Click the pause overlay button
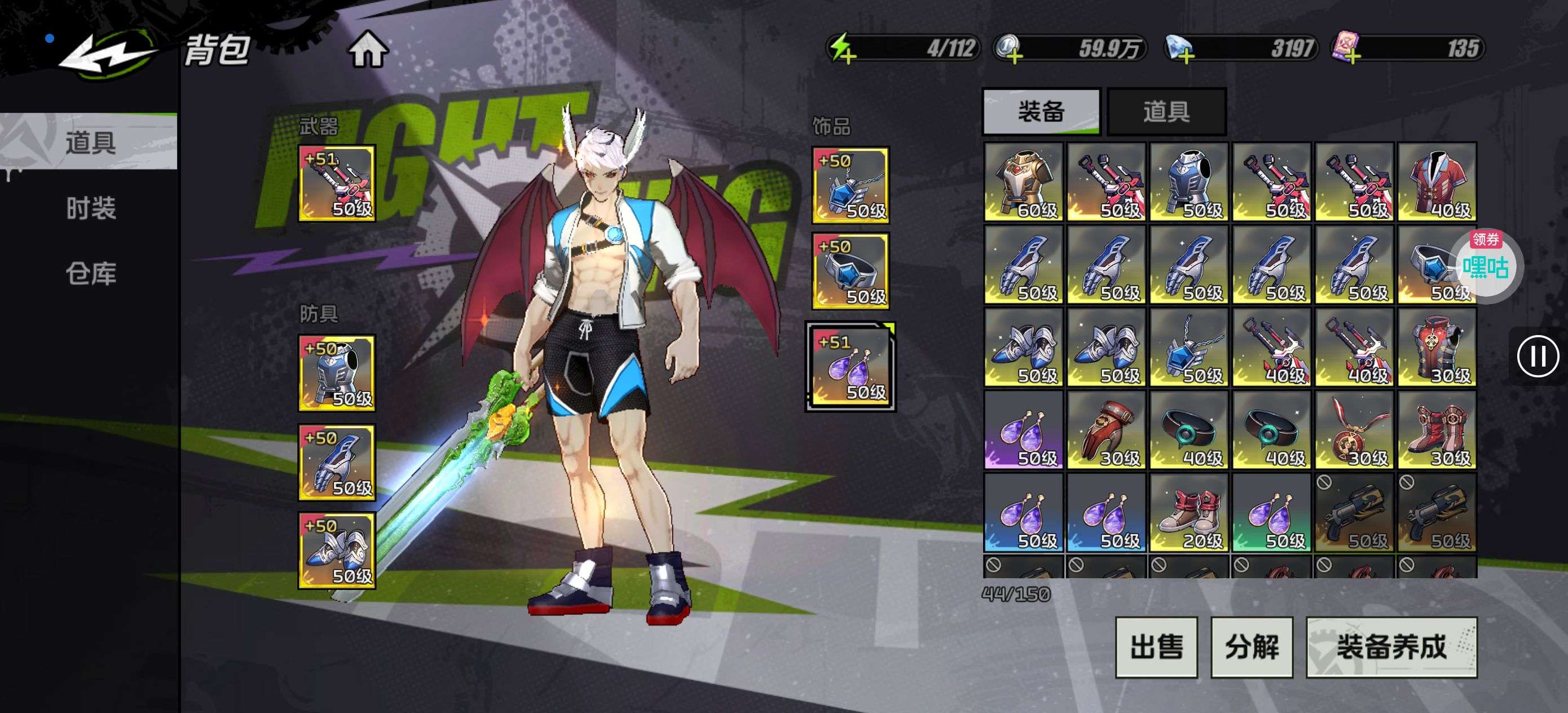The width and height of the screenshot is (1568, 713). (x=1538, y=356)
